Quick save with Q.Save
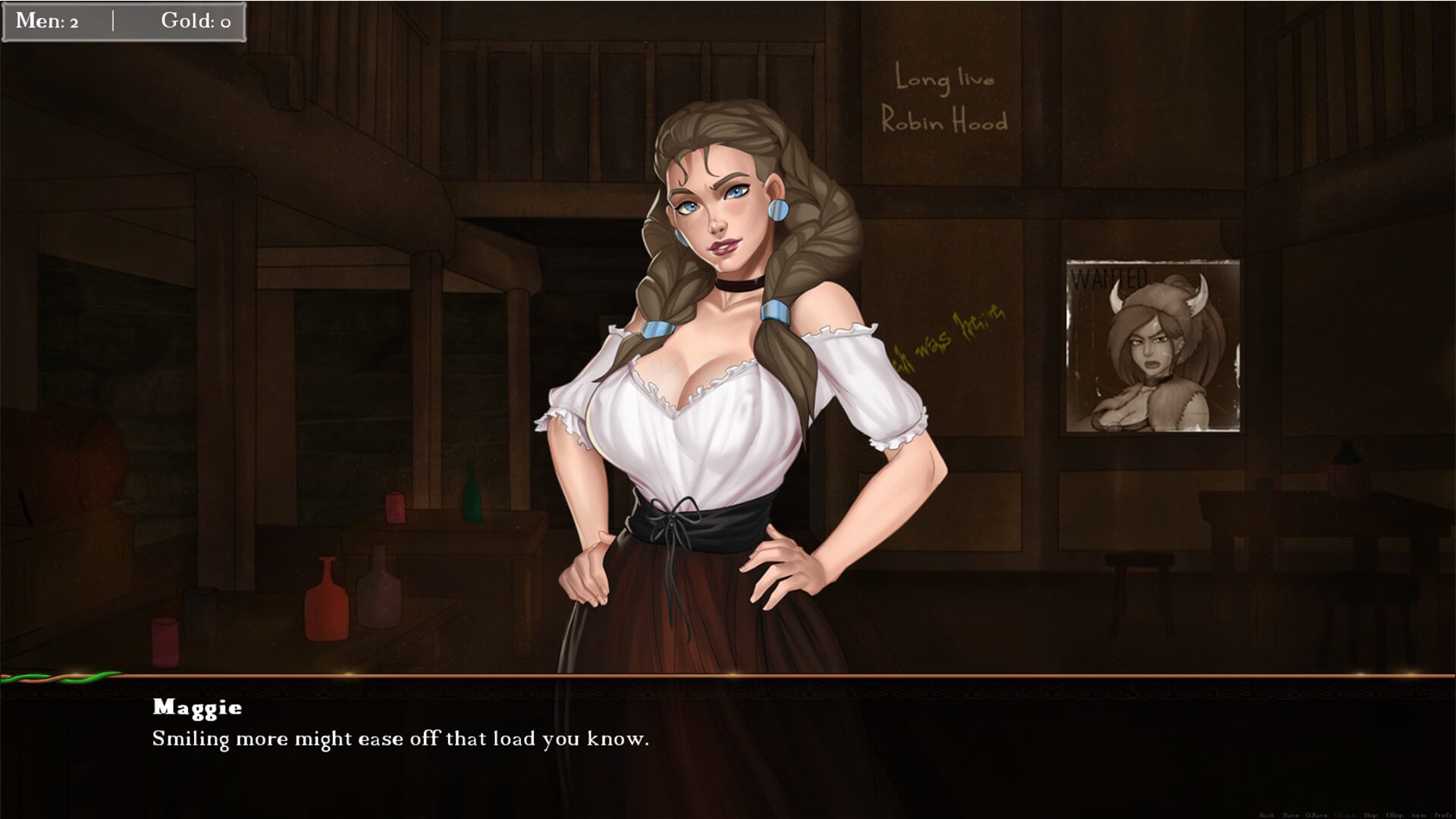The width and height of the screenshot is (1456, 819). click(x=1316, y=815)
